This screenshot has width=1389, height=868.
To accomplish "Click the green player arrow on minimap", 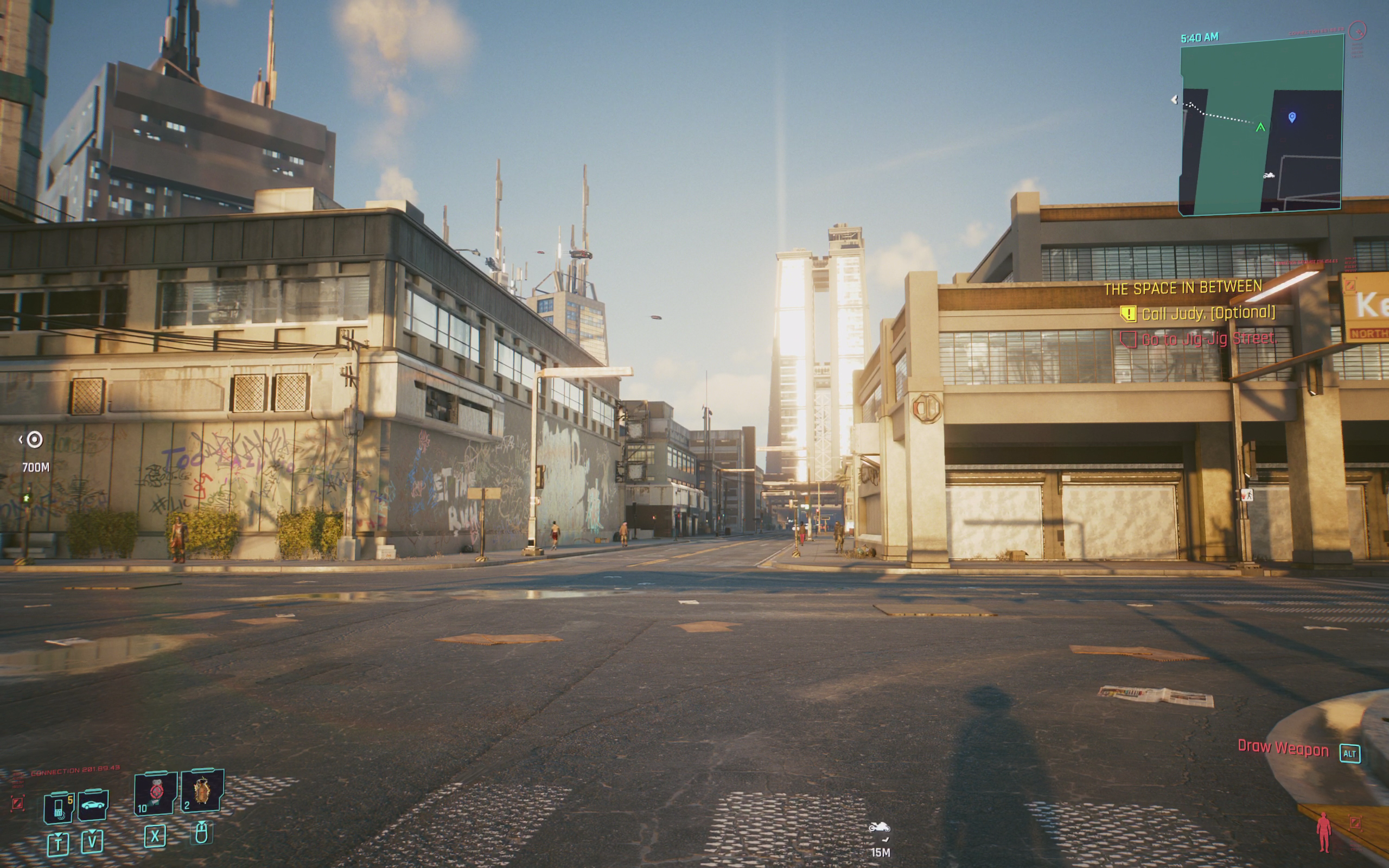I will (1260, 127).
